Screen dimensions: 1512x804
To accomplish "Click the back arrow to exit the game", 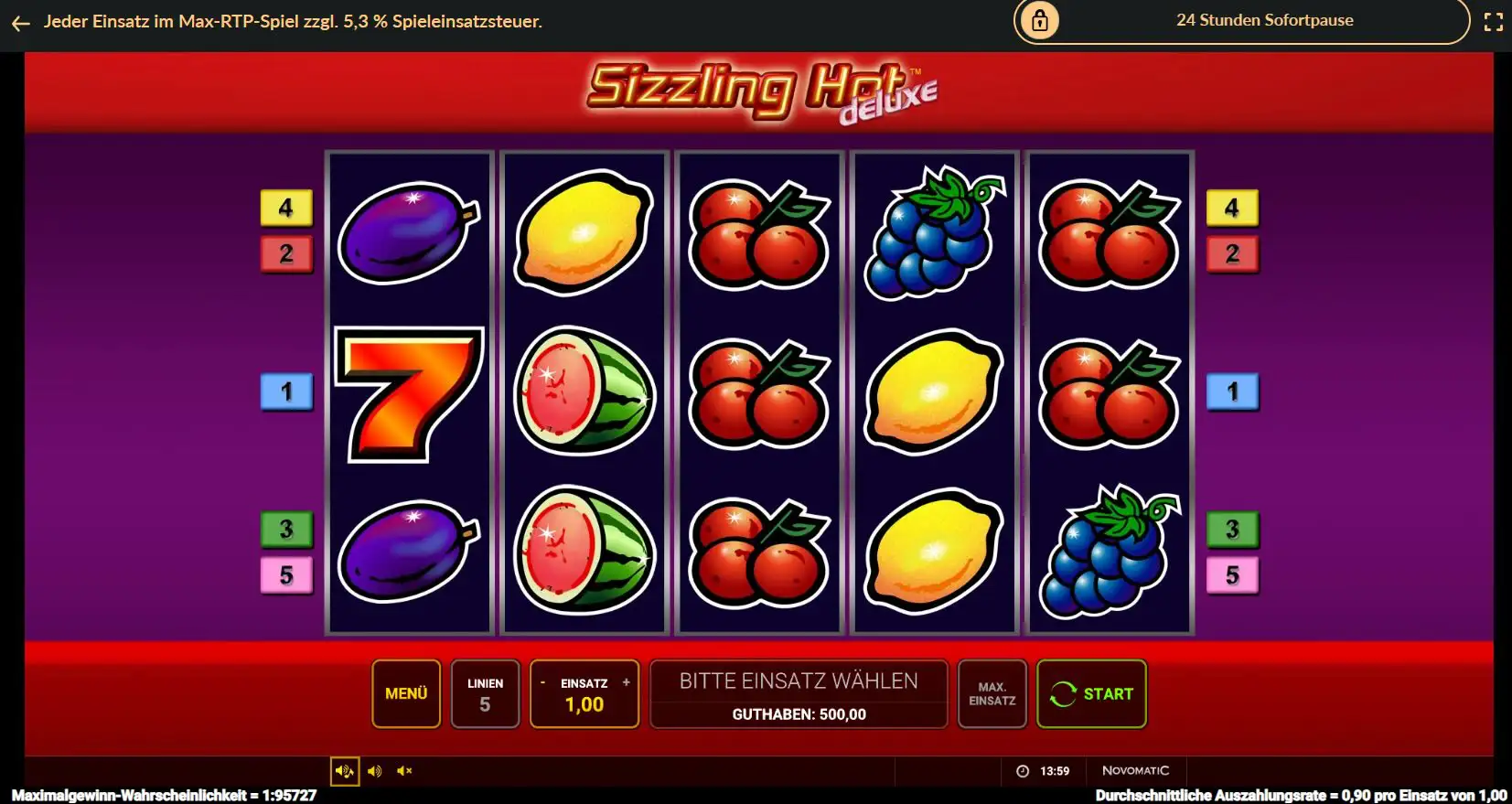I will tap(20, 23).
